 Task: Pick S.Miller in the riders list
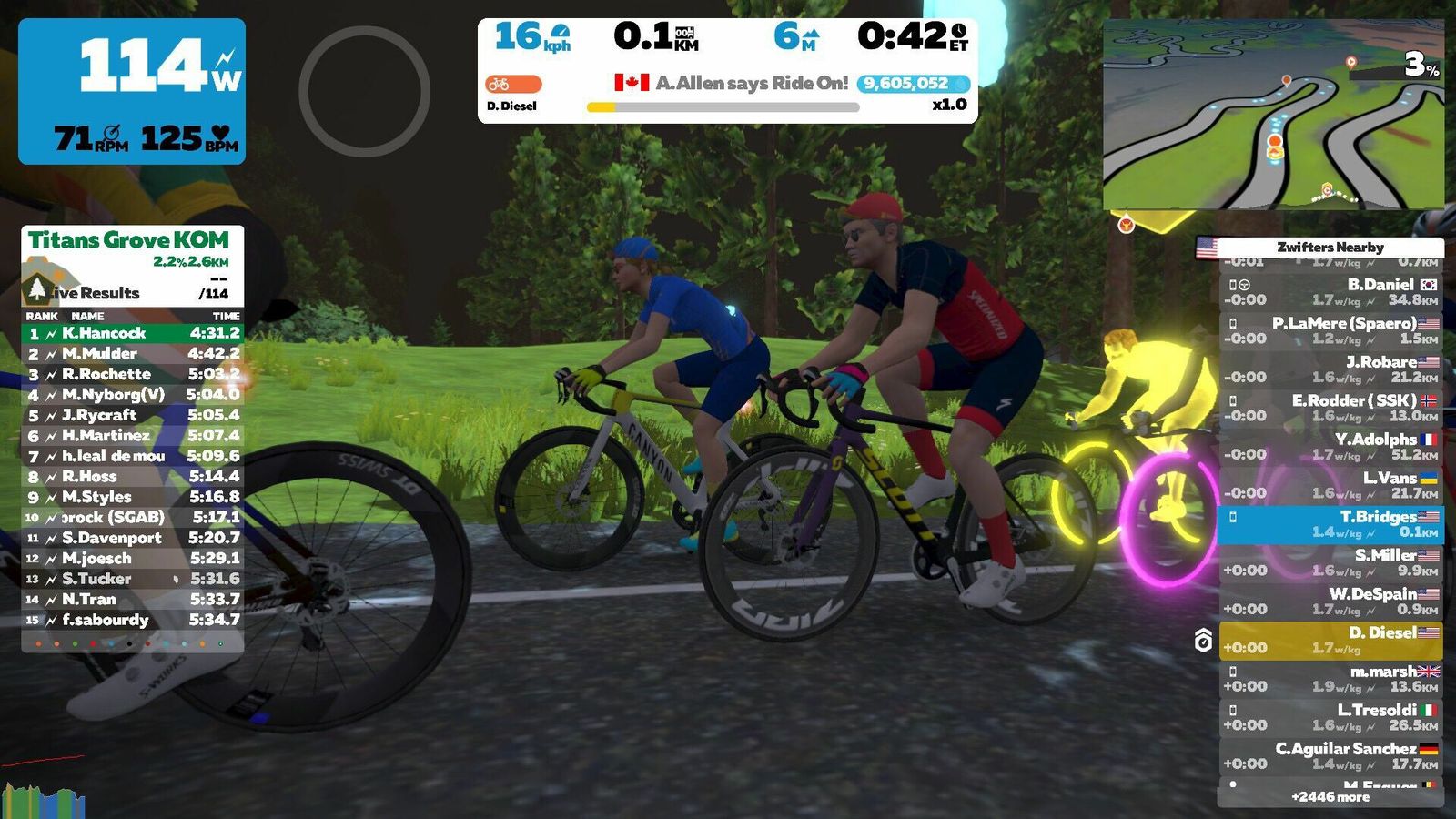click(x=1330, y=562)
